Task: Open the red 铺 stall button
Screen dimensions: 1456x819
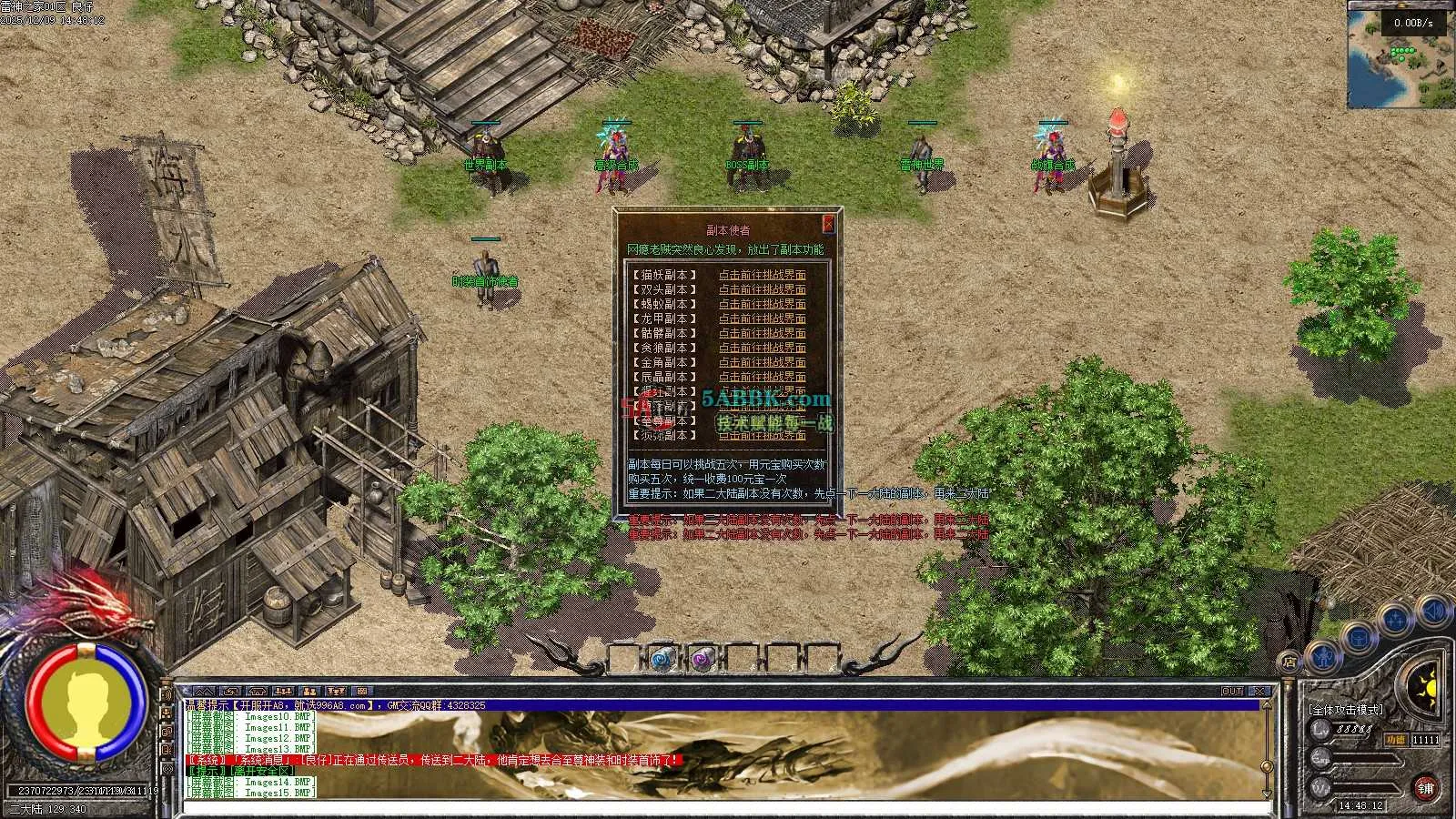Action: (x=1425, y=789)
